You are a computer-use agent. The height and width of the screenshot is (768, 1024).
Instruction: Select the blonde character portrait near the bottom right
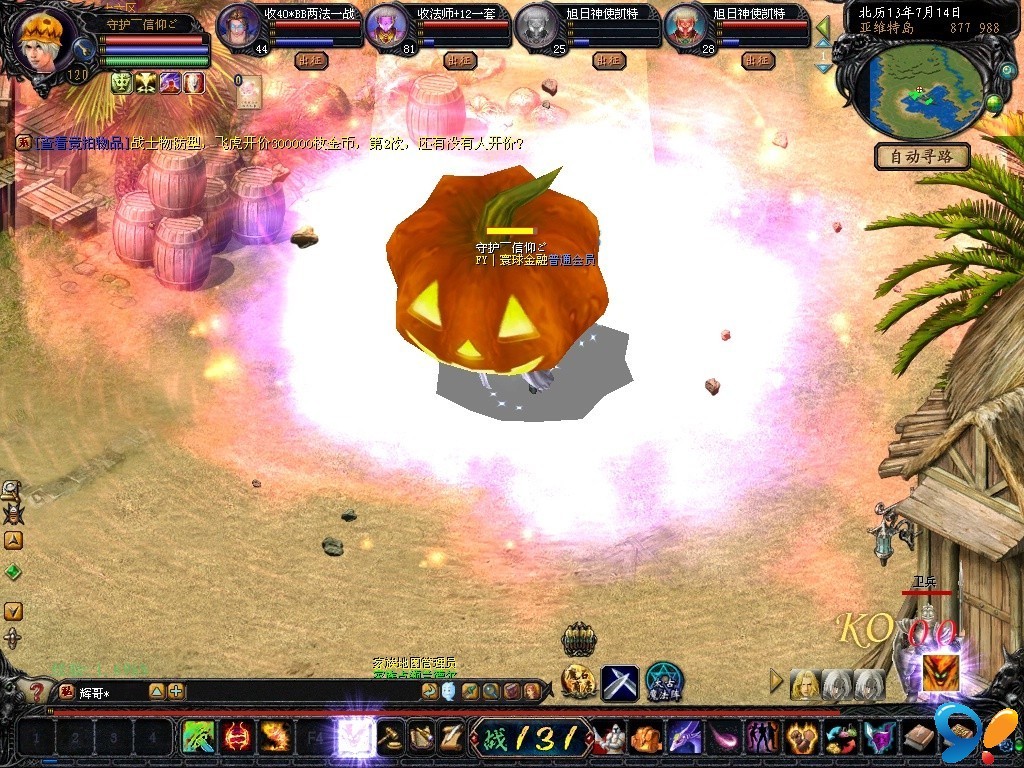tap(804, 684)
